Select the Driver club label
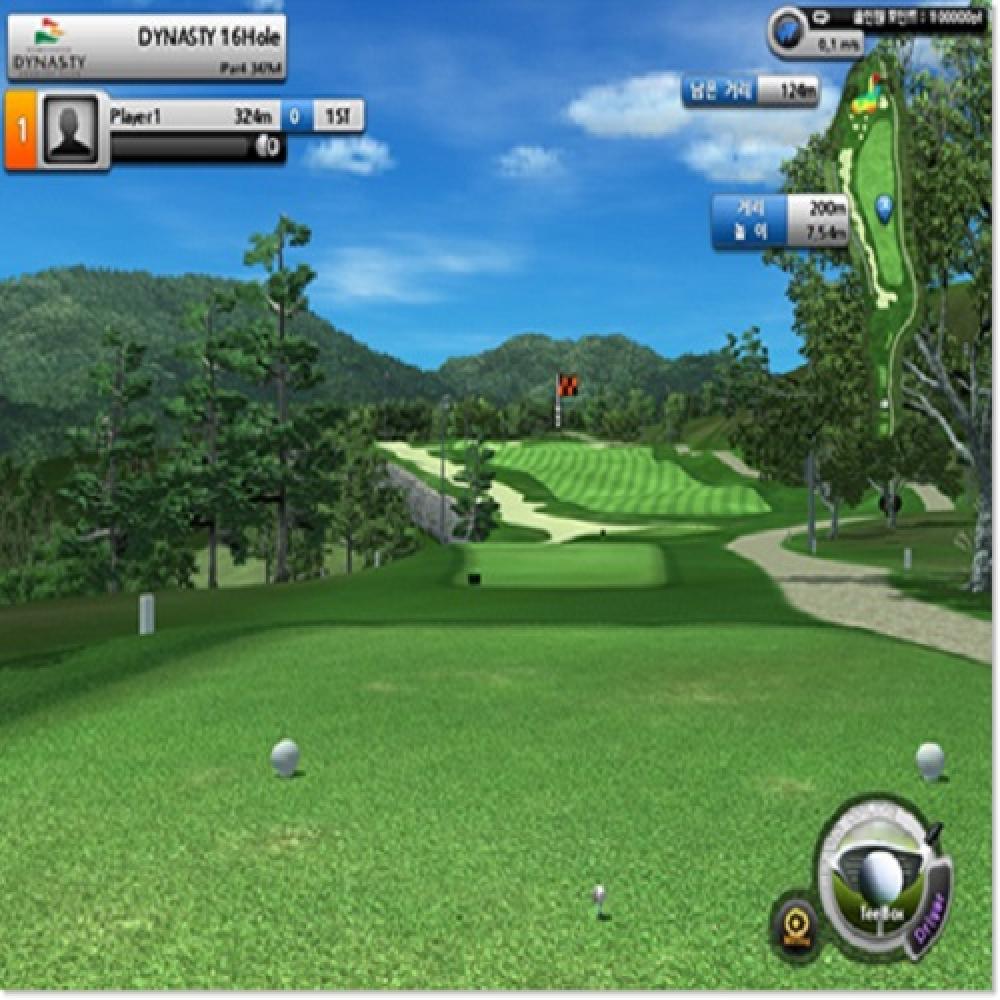Viewport: 1000px width, 1000px height. point(931,913)
